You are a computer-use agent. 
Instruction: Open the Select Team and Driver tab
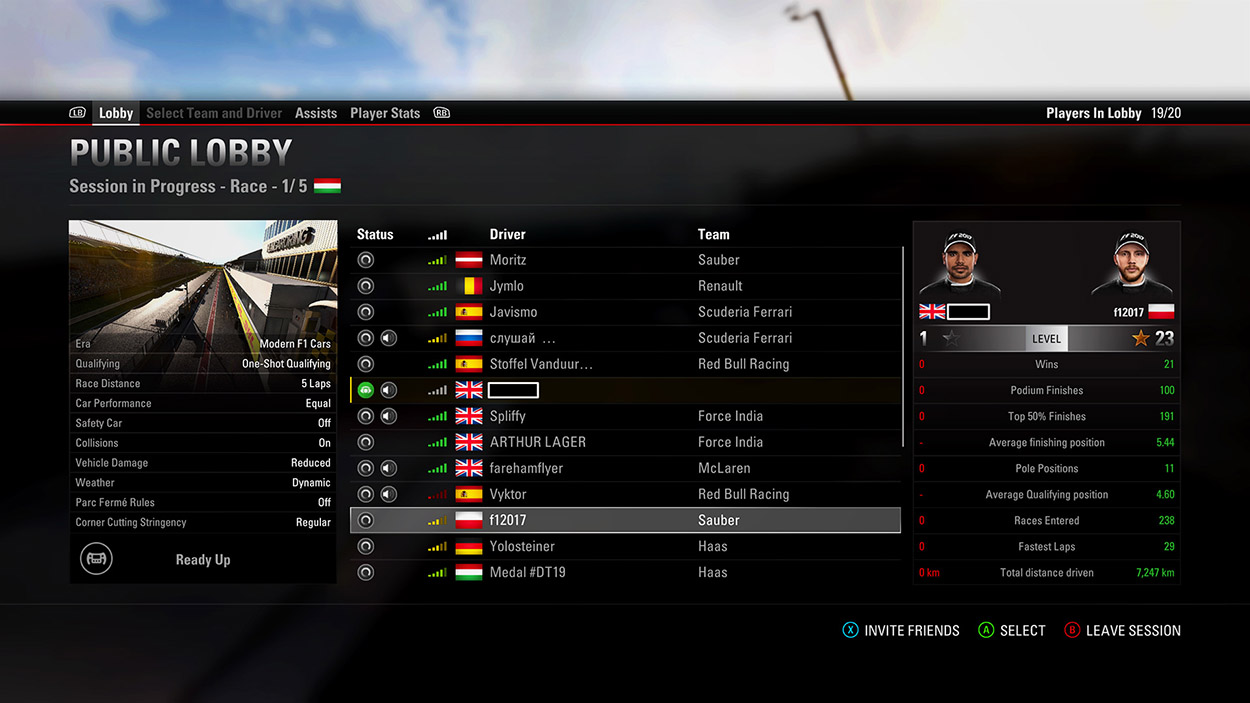[x=214, y=113]
